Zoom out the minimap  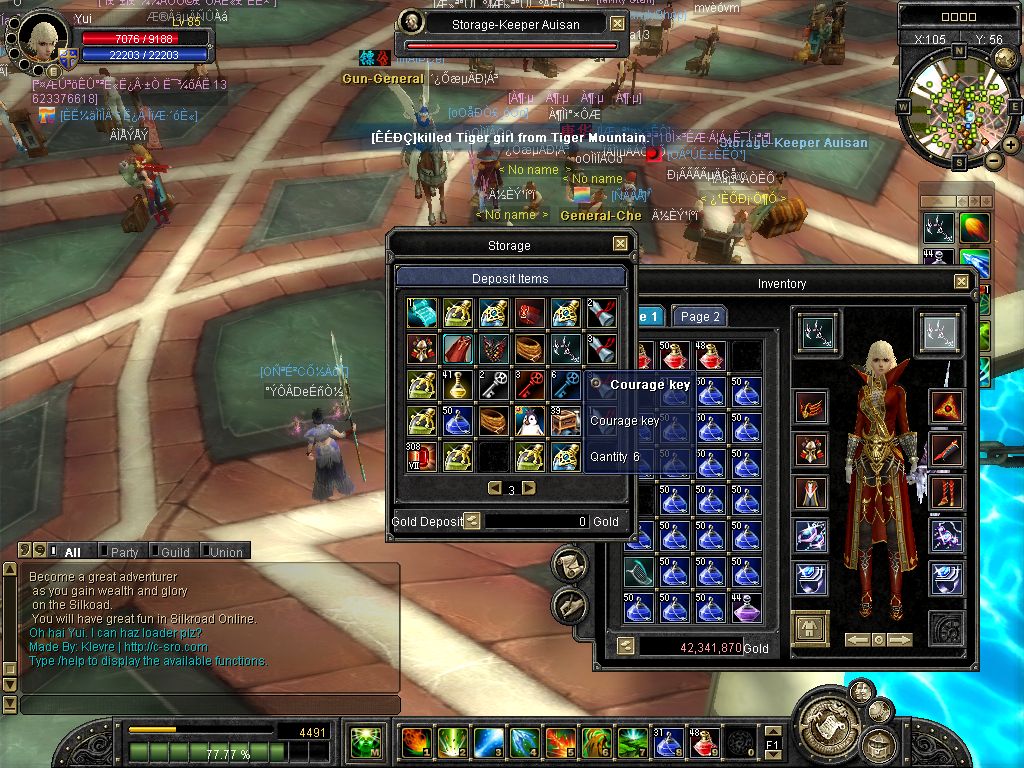[x=994, y=160]
